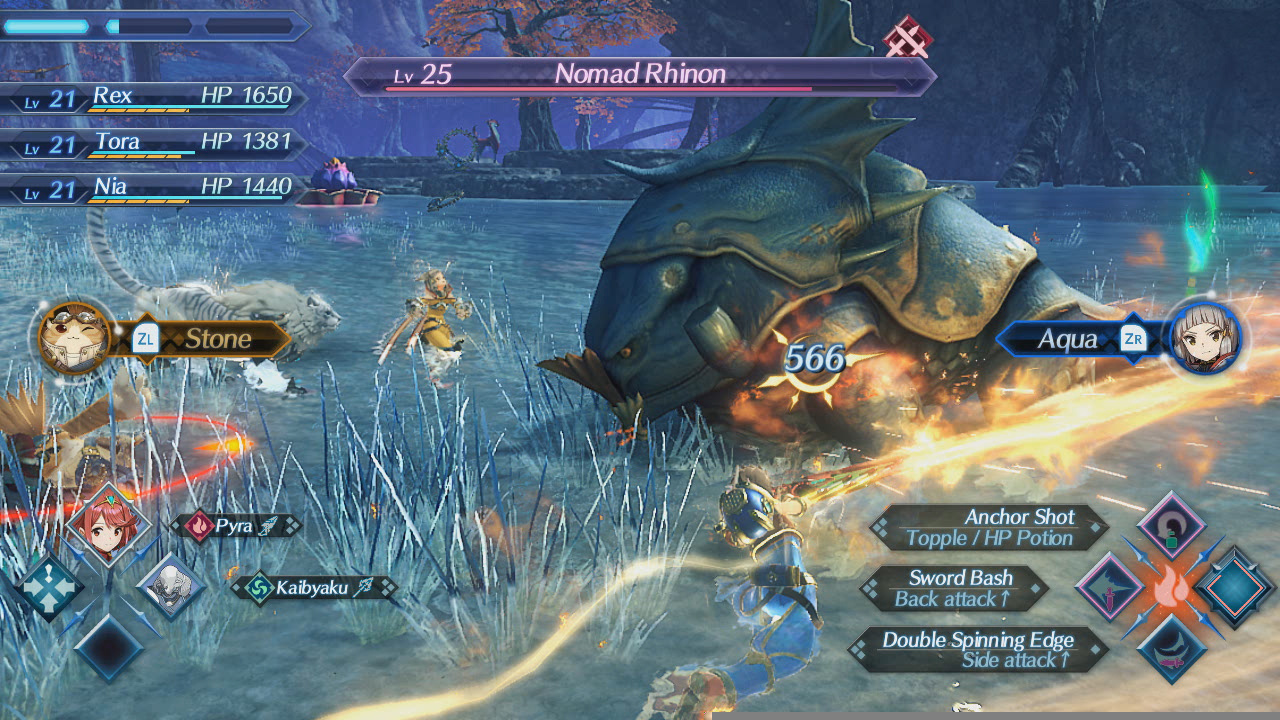Activate the Anchor Shot potion art icon

pos(1171,527)
